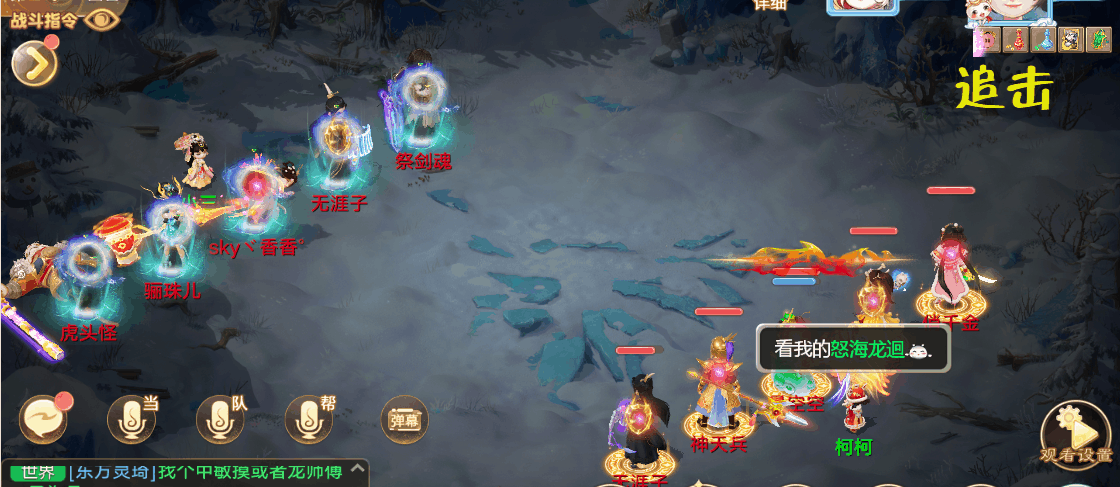Select the green jade buff icon
Screen dimensions: 1120x487
[1098, 40]
